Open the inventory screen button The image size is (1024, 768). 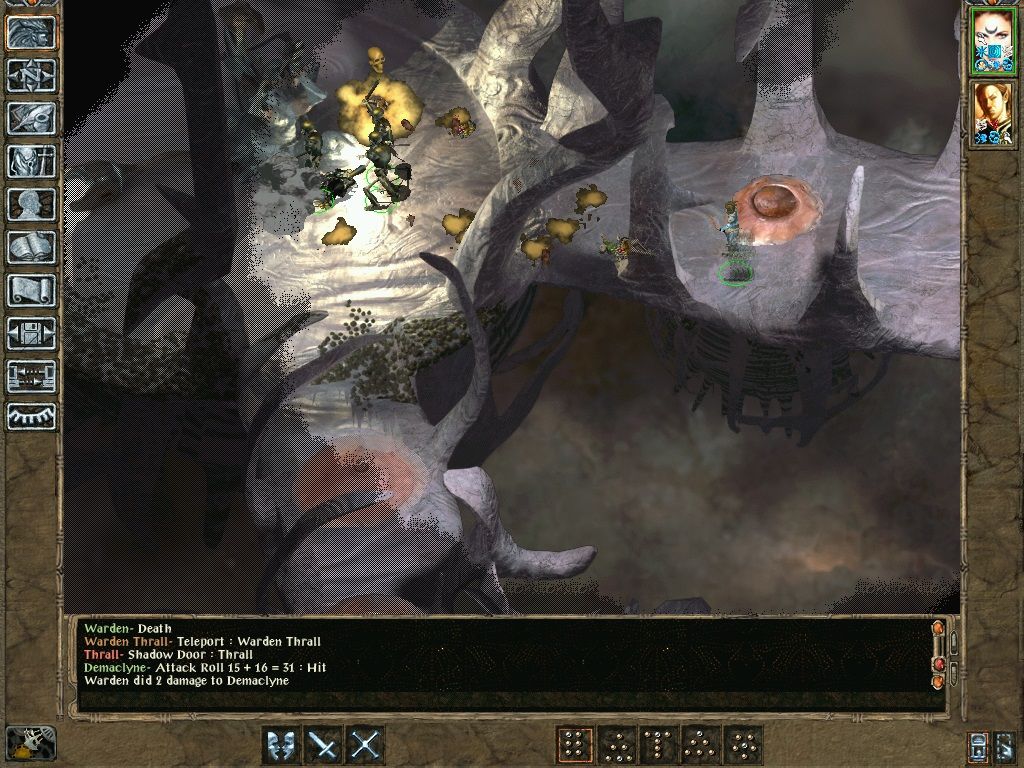coord(31,161)
